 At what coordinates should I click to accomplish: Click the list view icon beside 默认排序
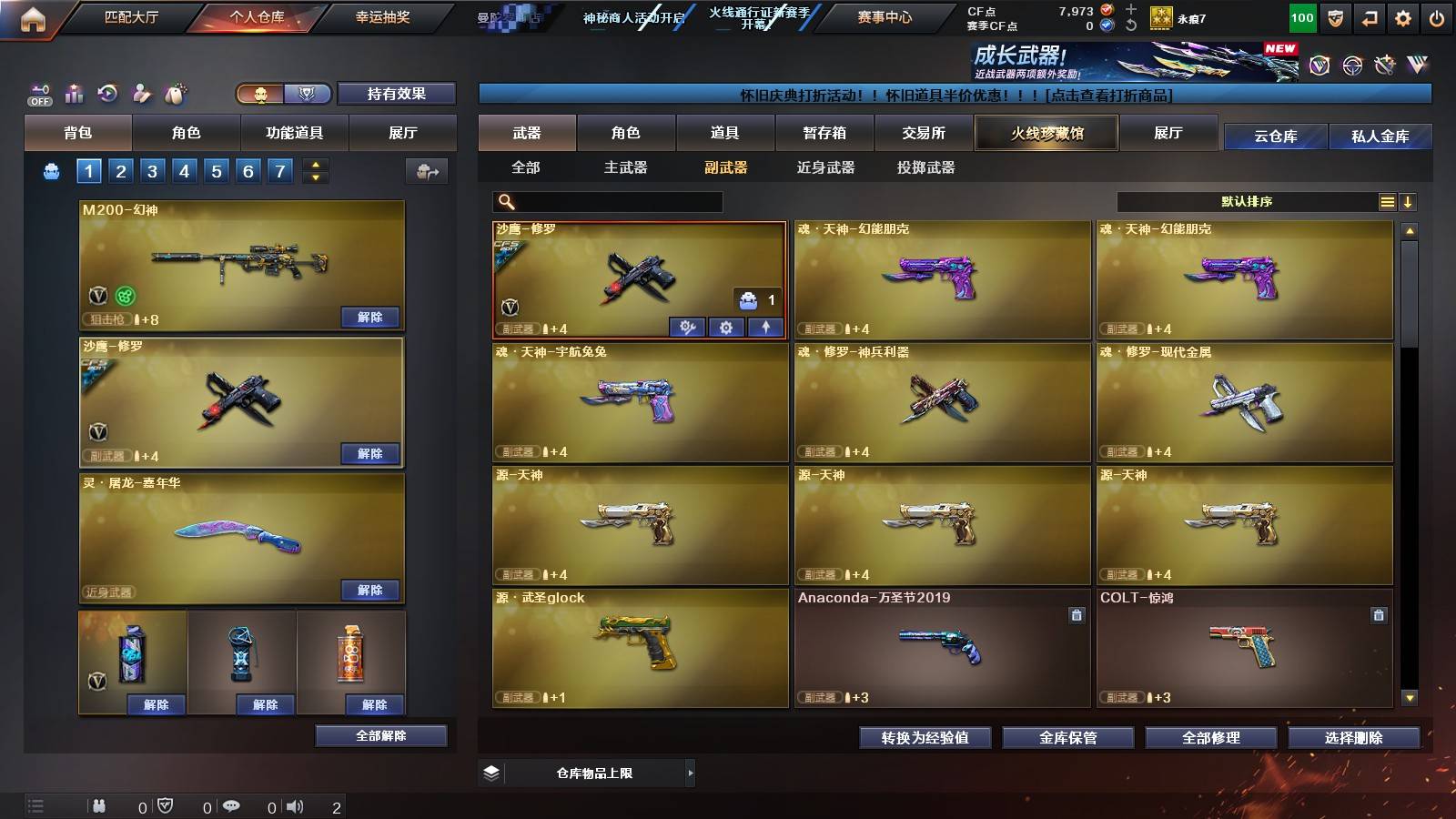(x=1387, y=201)
